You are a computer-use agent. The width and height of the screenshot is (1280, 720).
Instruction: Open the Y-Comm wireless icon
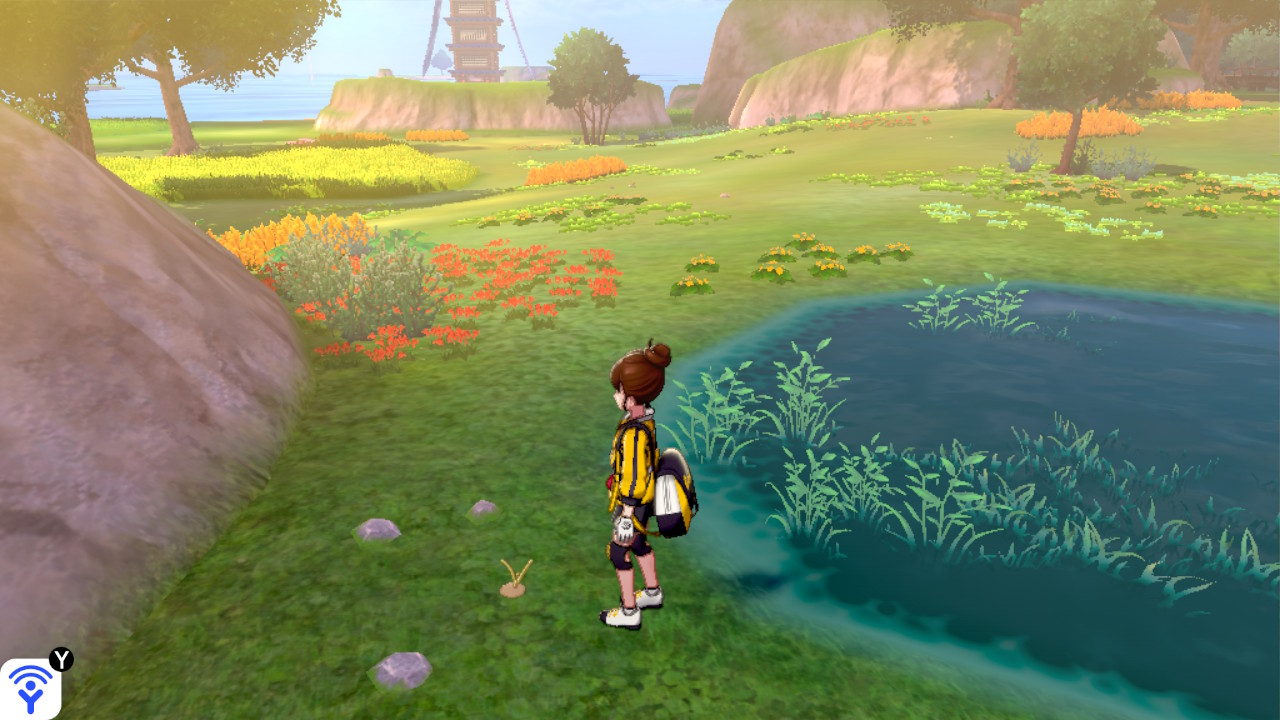click(31, 688)
